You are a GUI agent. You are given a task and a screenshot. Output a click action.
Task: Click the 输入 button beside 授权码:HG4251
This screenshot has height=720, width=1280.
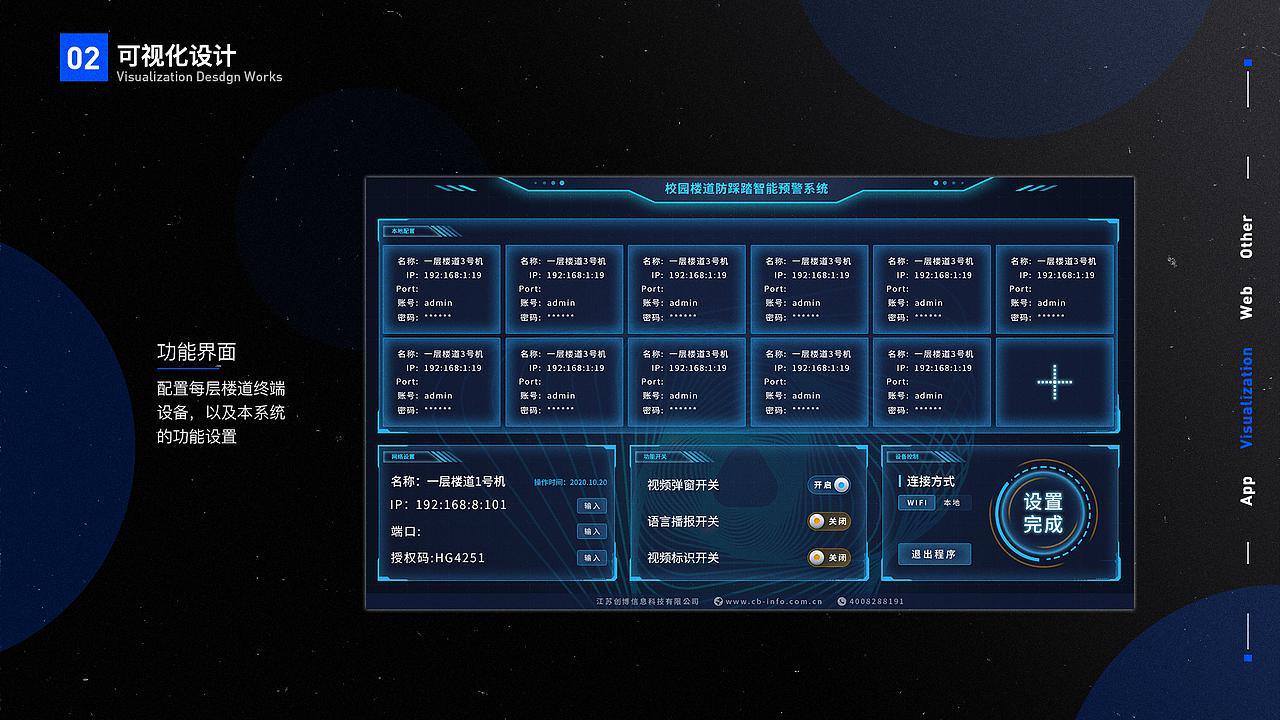(x=592, y=558)
